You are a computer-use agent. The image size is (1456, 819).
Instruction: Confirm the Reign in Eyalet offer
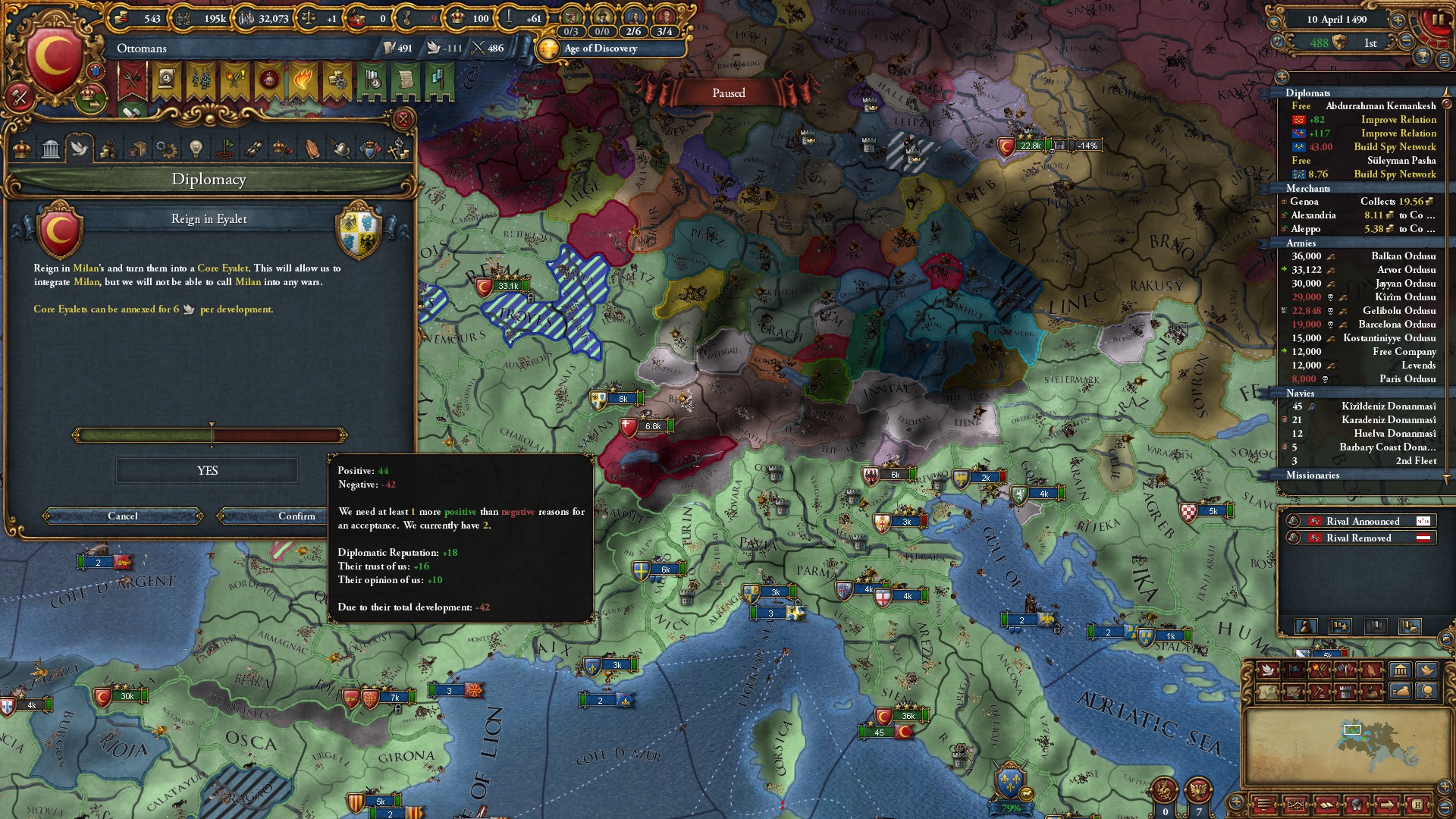[296, 516]
